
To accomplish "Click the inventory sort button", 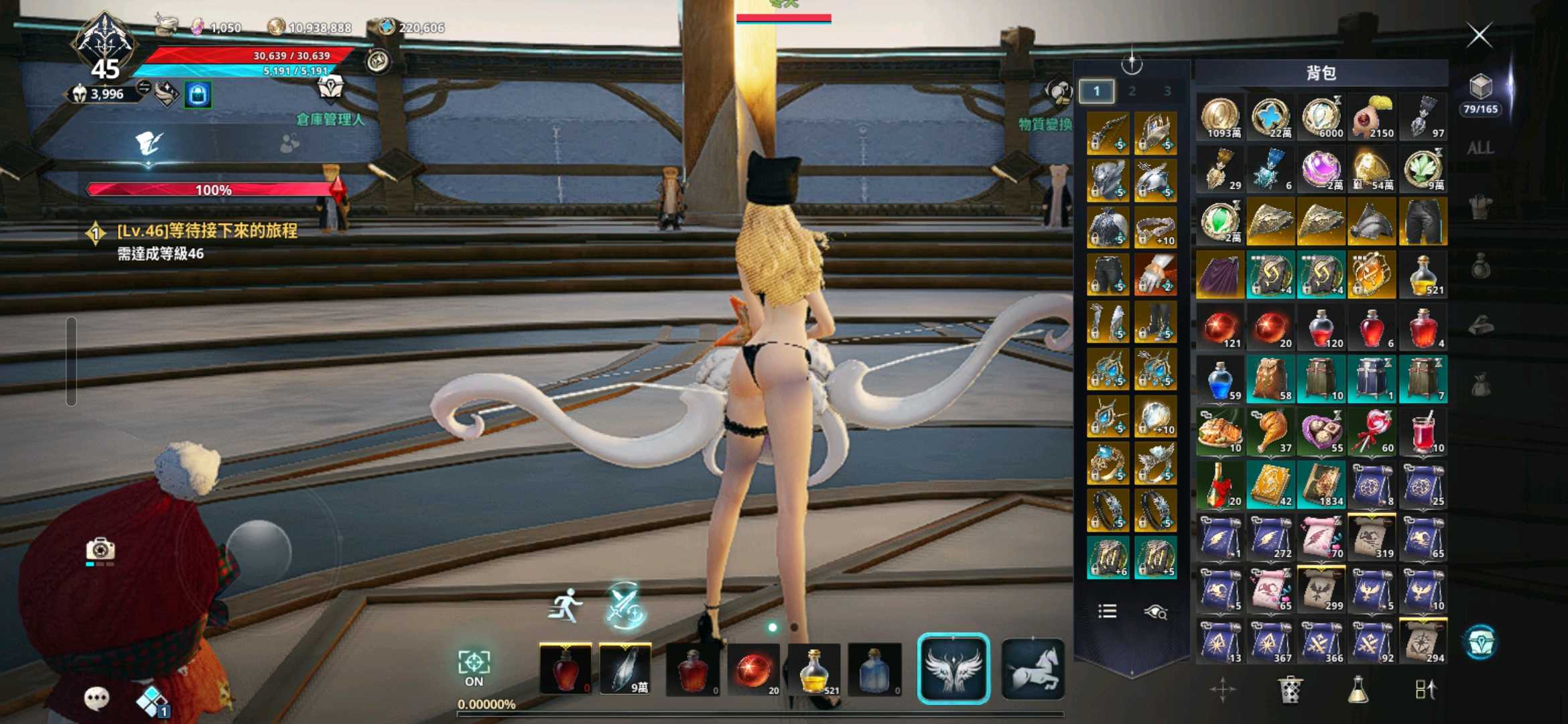I will click(x=1425, y=690).
